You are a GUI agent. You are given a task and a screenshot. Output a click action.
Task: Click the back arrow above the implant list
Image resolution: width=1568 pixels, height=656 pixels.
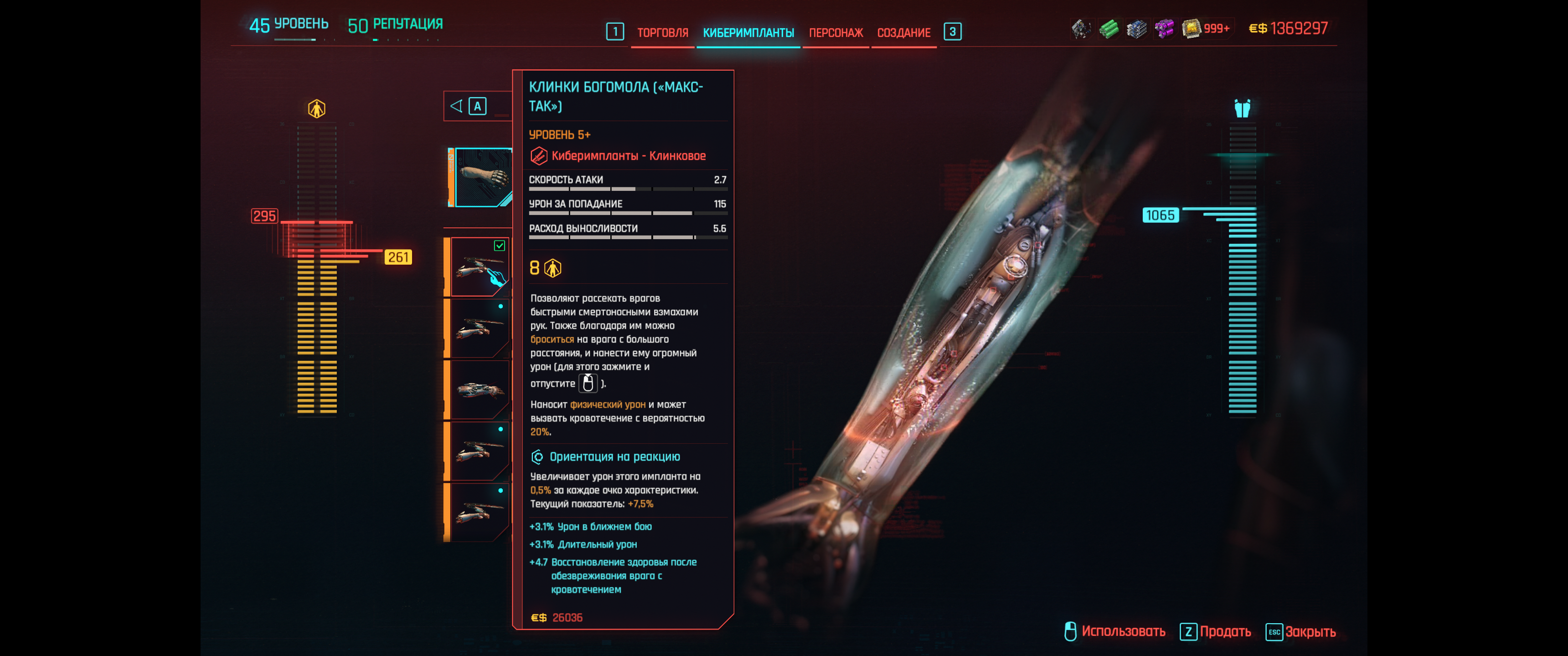456,107
